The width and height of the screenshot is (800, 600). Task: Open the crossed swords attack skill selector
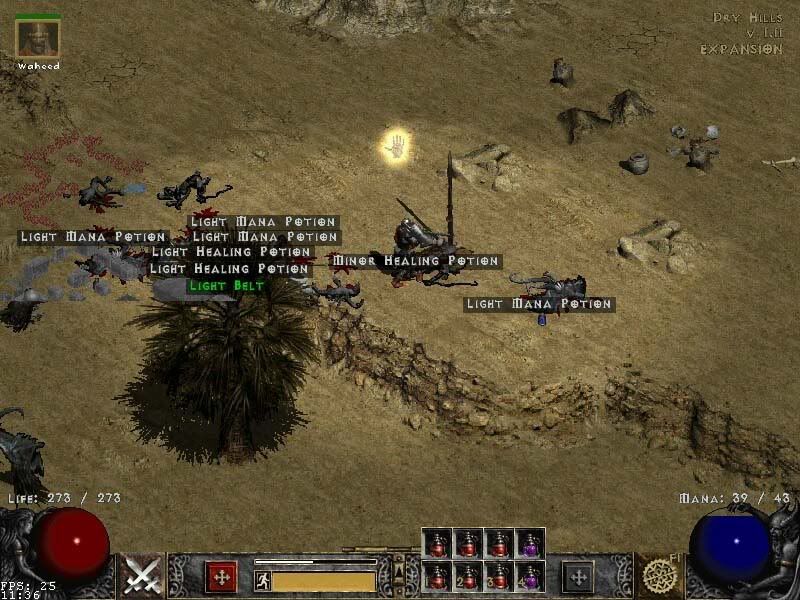[143, 576]
